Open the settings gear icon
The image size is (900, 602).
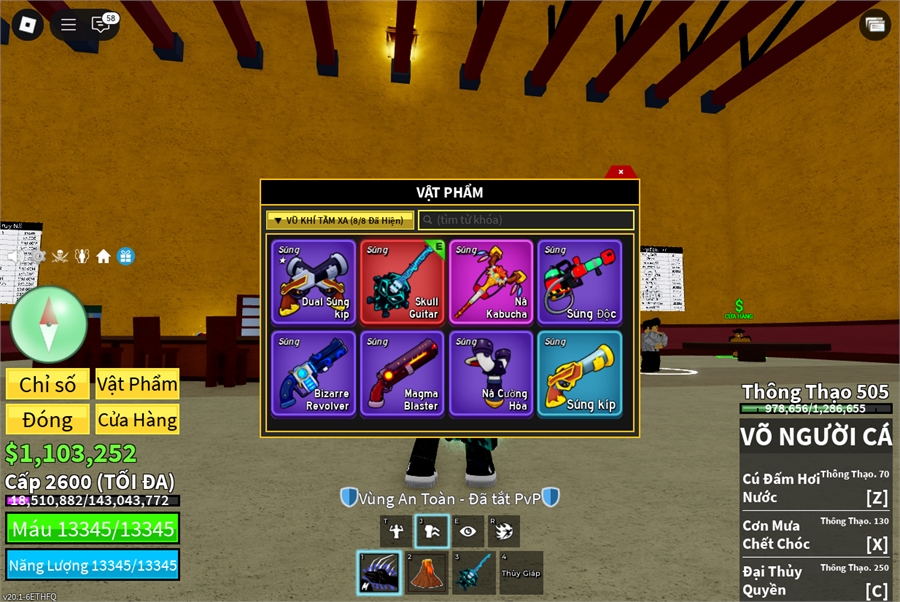point(38,257)
